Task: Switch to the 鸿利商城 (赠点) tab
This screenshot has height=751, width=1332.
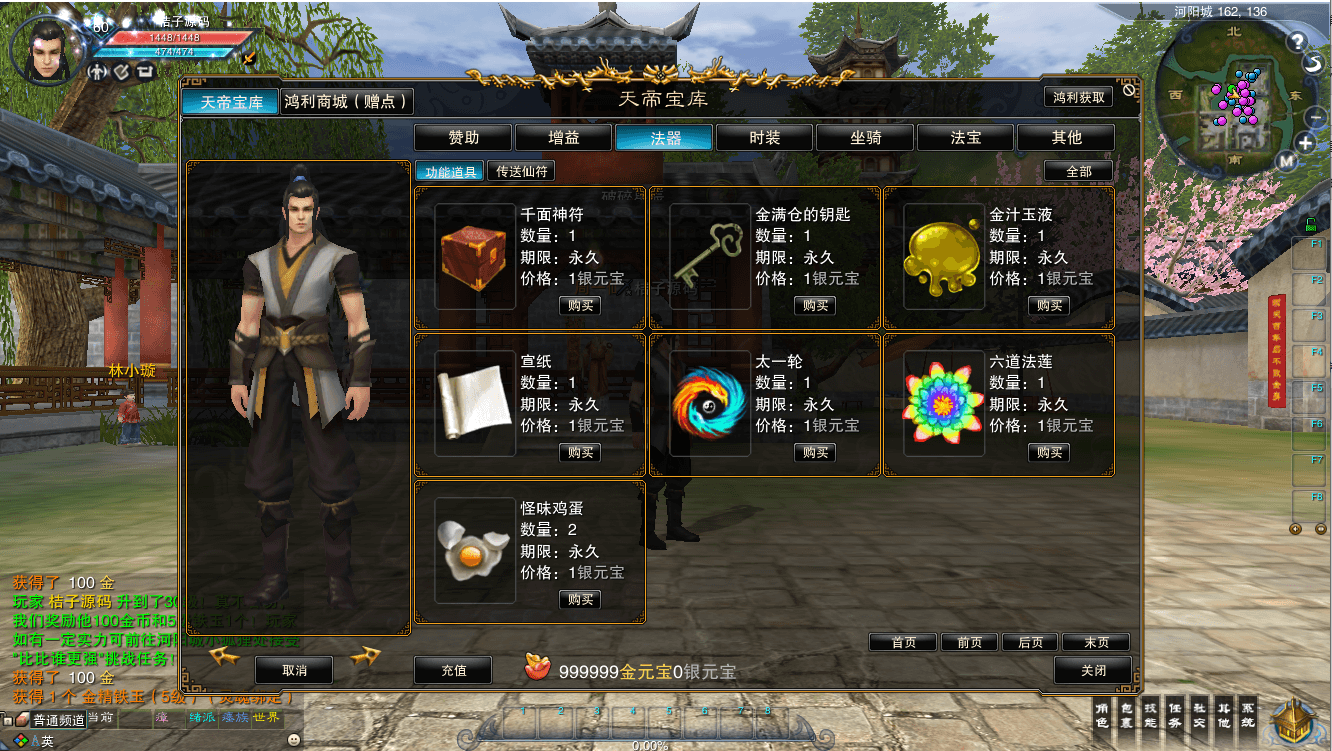Action: [346, 101]
